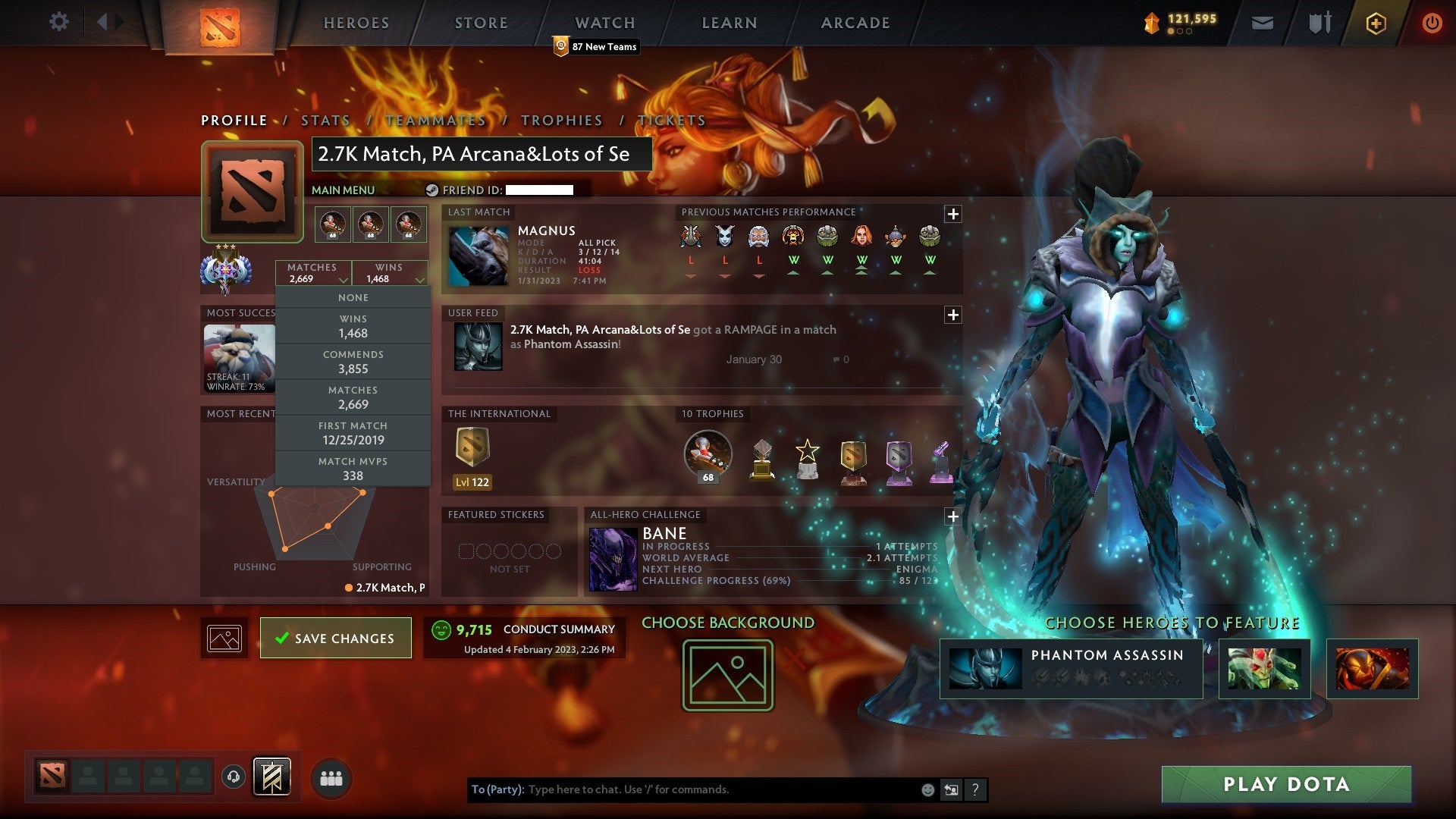Screen dimensions: 1456x819
Task: Go to the Store page
Action: click(481, 23)
